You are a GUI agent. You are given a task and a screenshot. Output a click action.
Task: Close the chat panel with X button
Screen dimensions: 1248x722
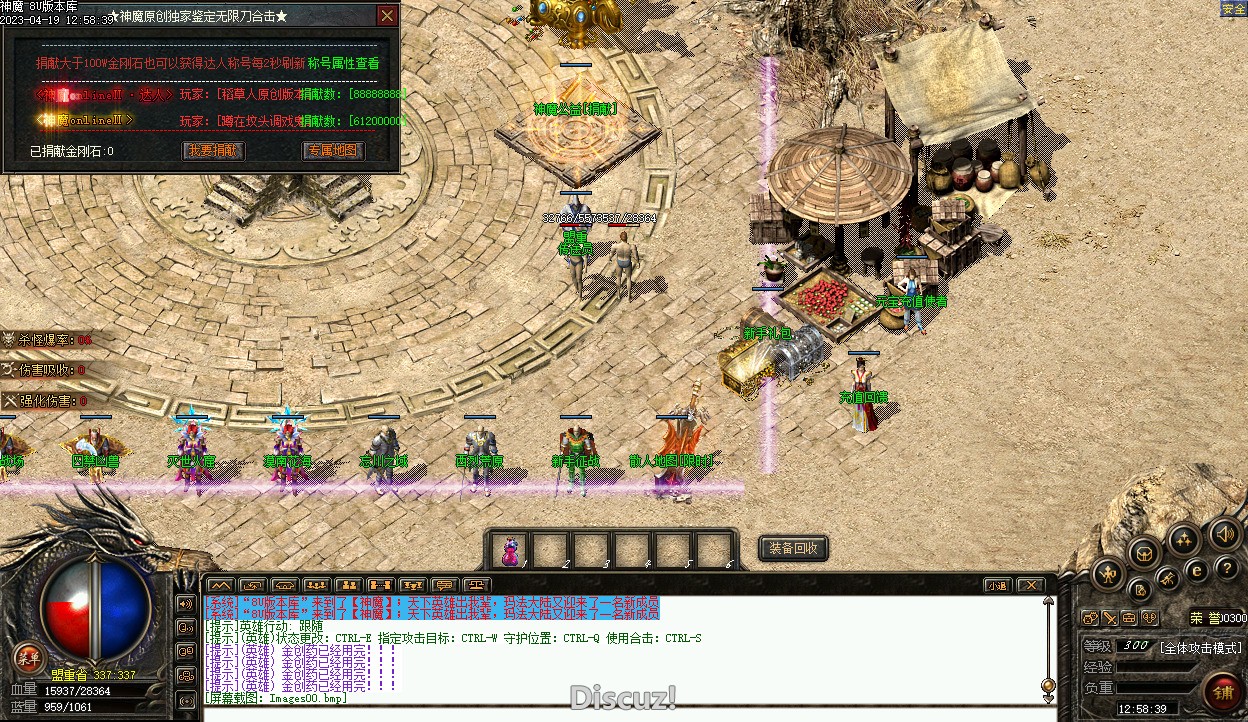point(1030,585)
